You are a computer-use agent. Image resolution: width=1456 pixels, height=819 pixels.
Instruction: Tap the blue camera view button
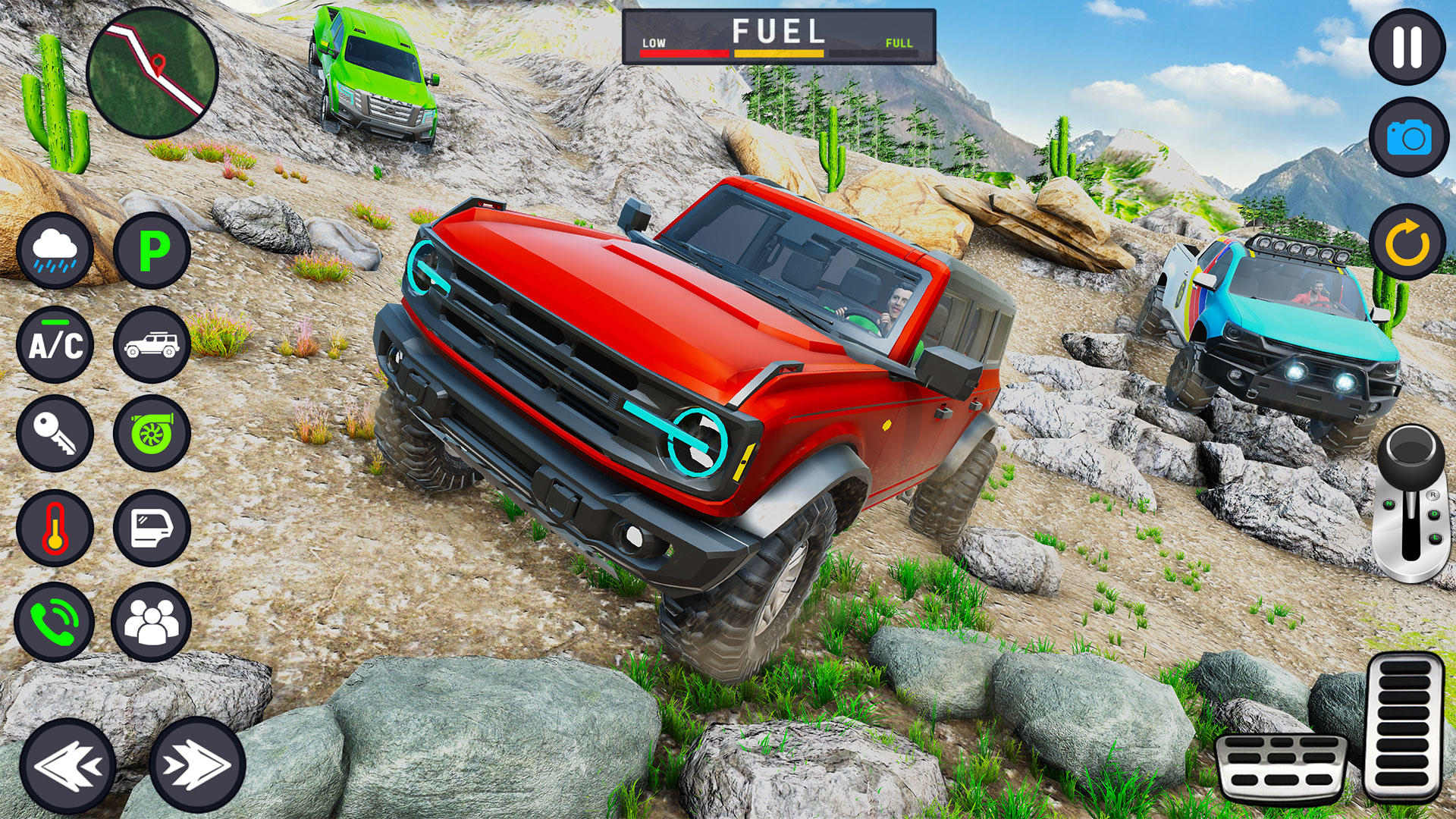[1408, 138]
